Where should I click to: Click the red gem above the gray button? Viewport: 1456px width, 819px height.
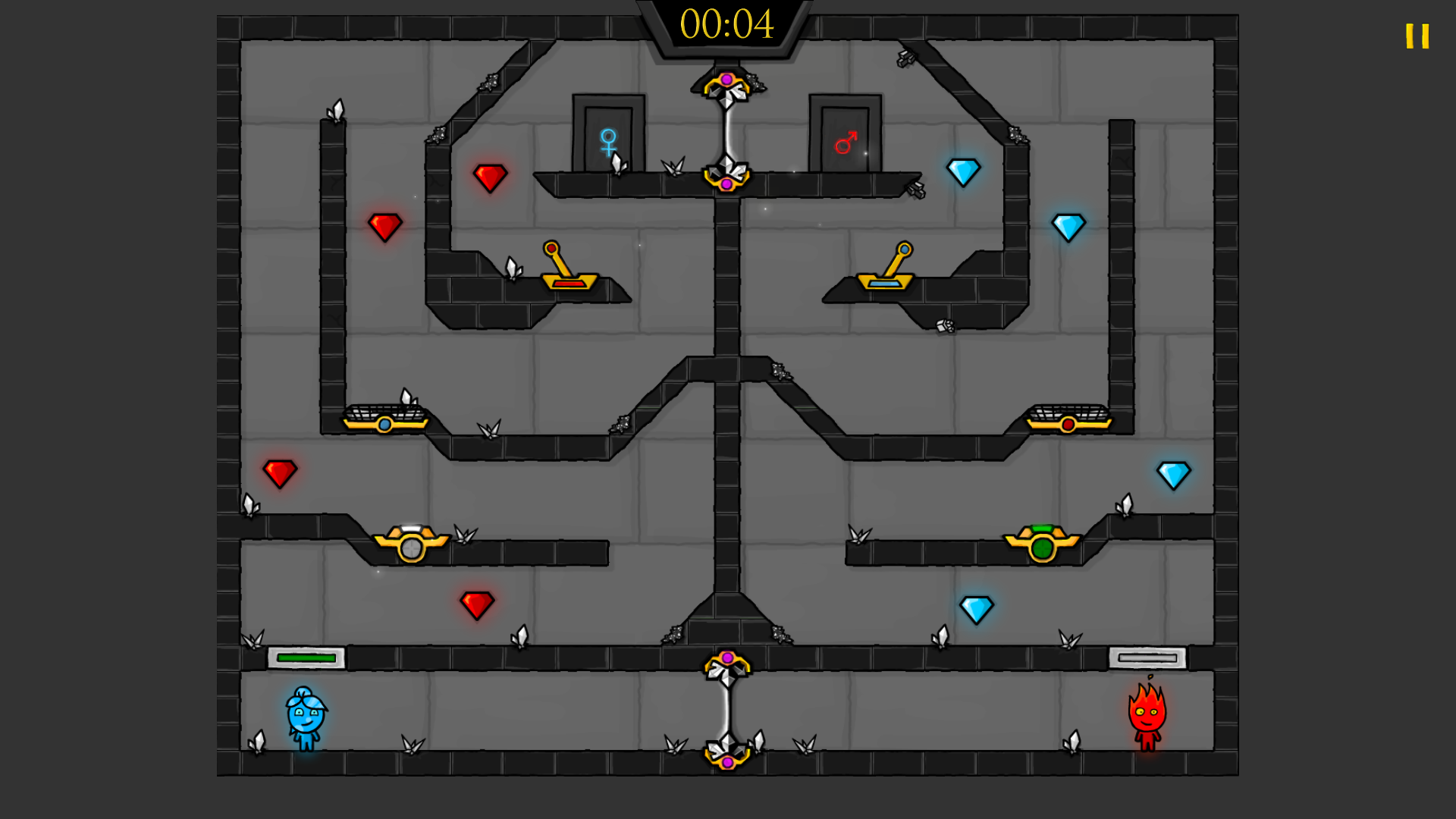(x=279, y=472)
